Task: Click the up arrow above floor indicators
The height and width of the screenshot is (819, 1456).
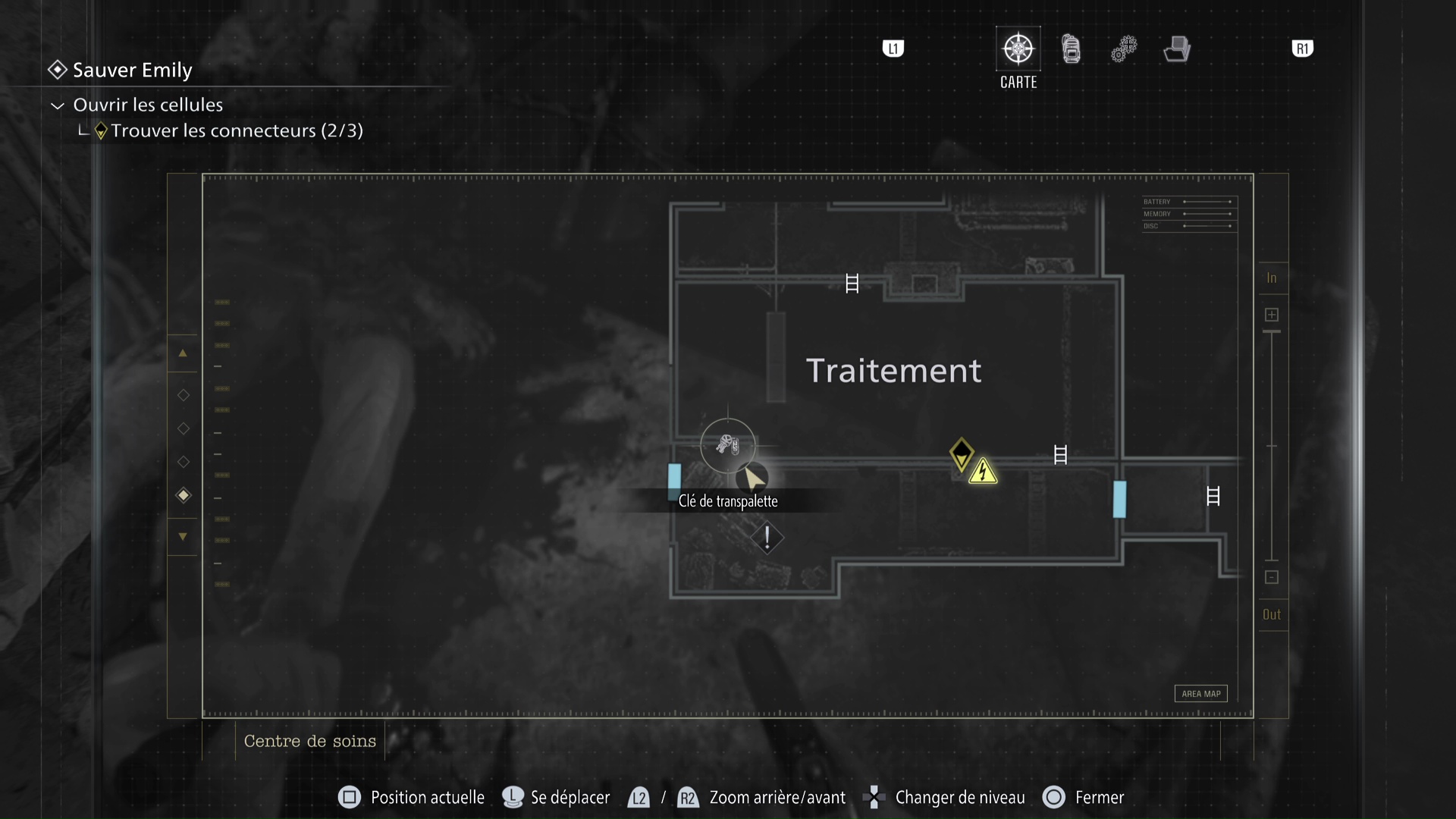Action: tap(183, 353)
